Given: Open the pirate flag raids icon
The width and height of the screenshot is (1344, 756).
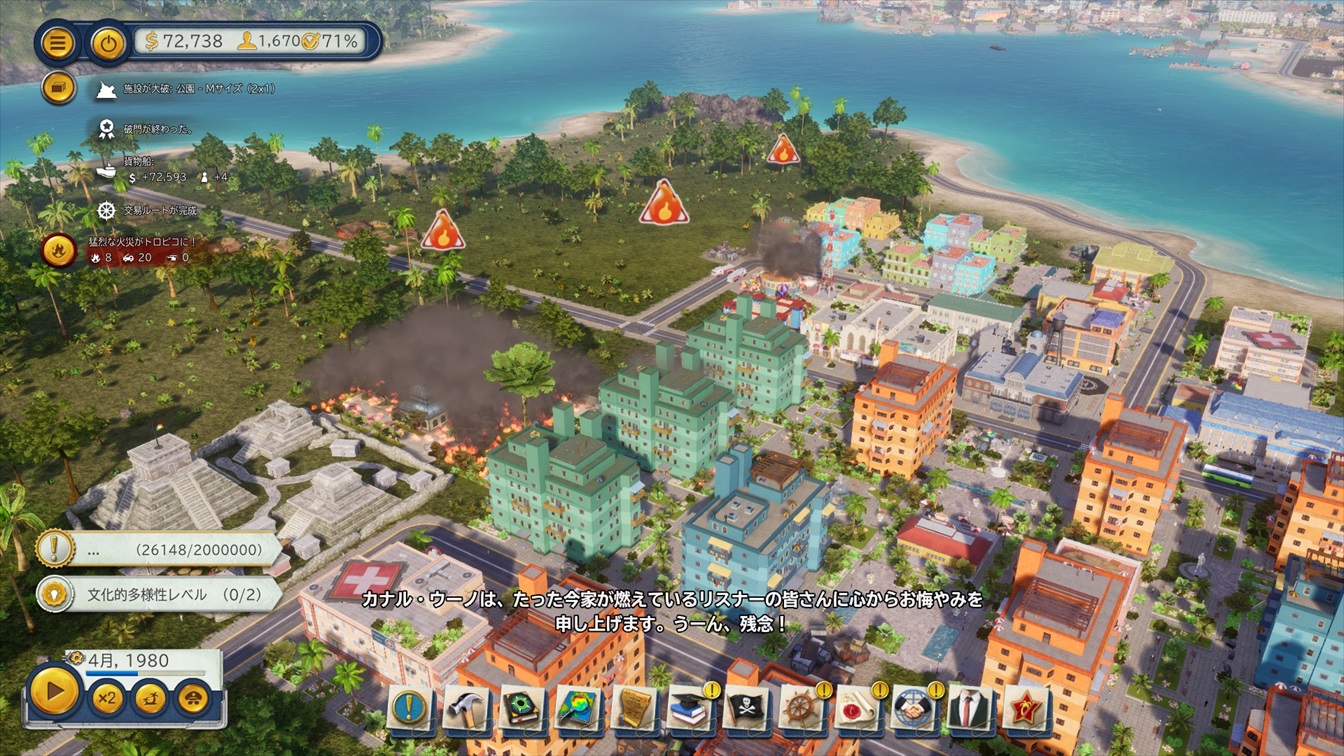Looking at the screenshot, I should coord(746,708).
